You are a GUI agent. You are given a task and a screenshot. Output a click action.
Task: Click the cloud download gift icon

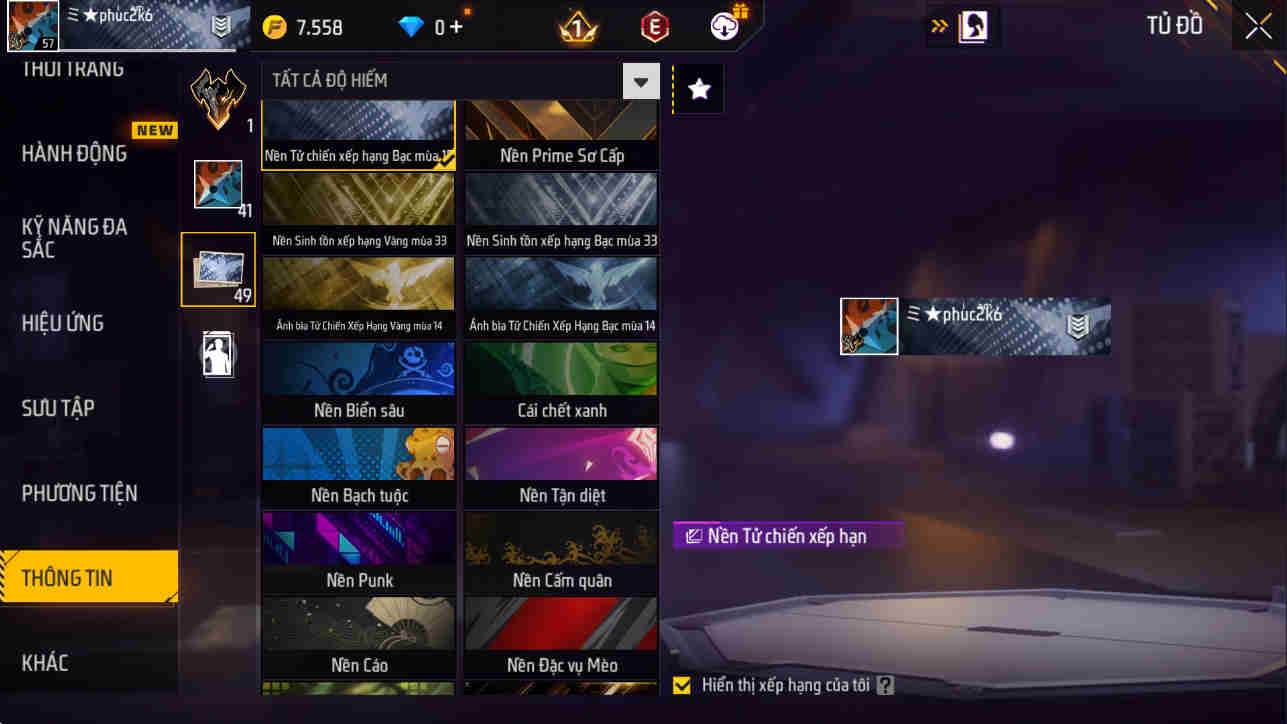pos(722,26)
